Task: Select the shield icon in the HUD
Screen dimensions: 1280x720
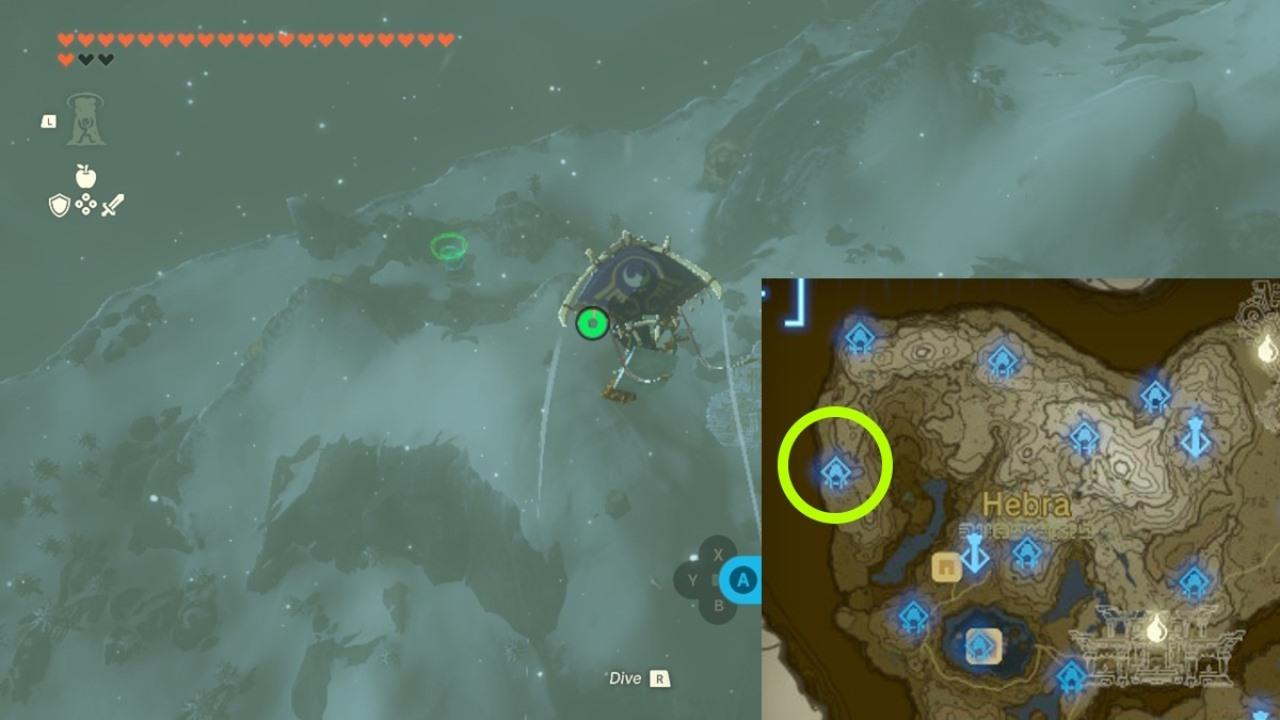Action: pyautogui.click(x=60, y=205)
